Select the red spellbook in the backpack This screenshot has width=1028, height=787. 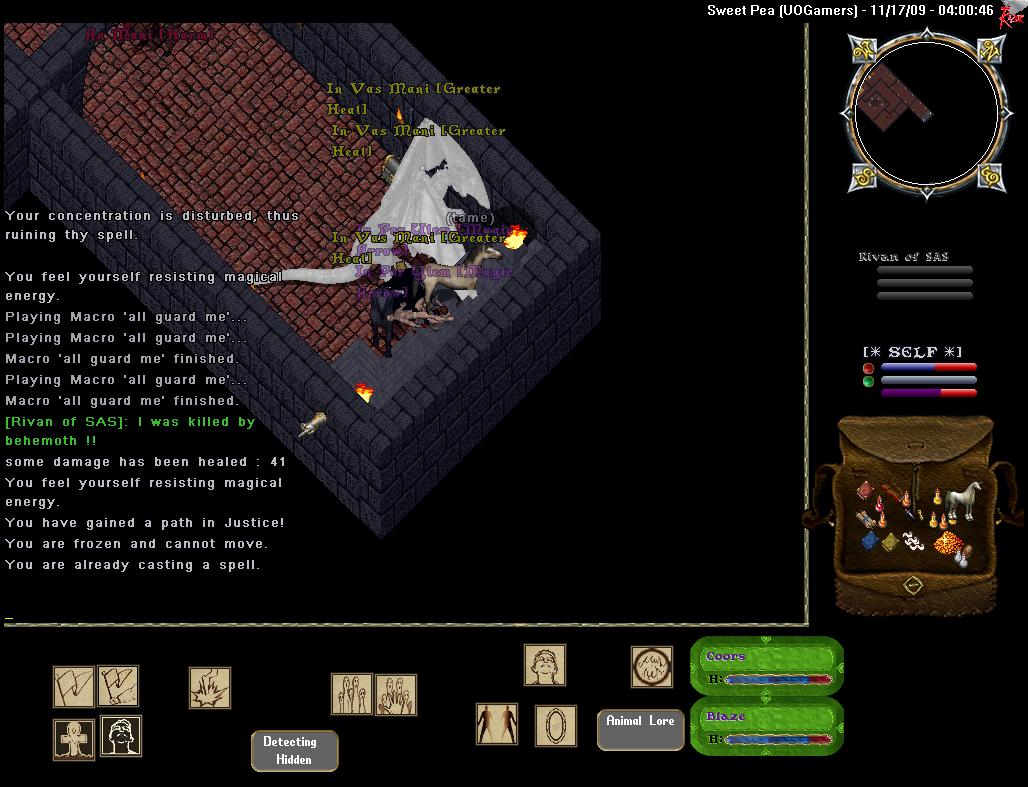click(864, 492)
